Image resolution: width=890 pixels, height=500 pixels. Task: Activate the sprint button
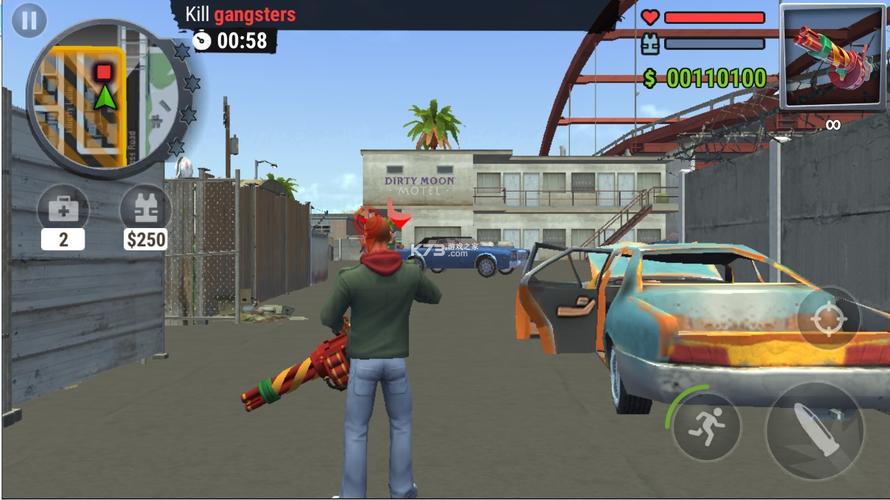[706, 425]
